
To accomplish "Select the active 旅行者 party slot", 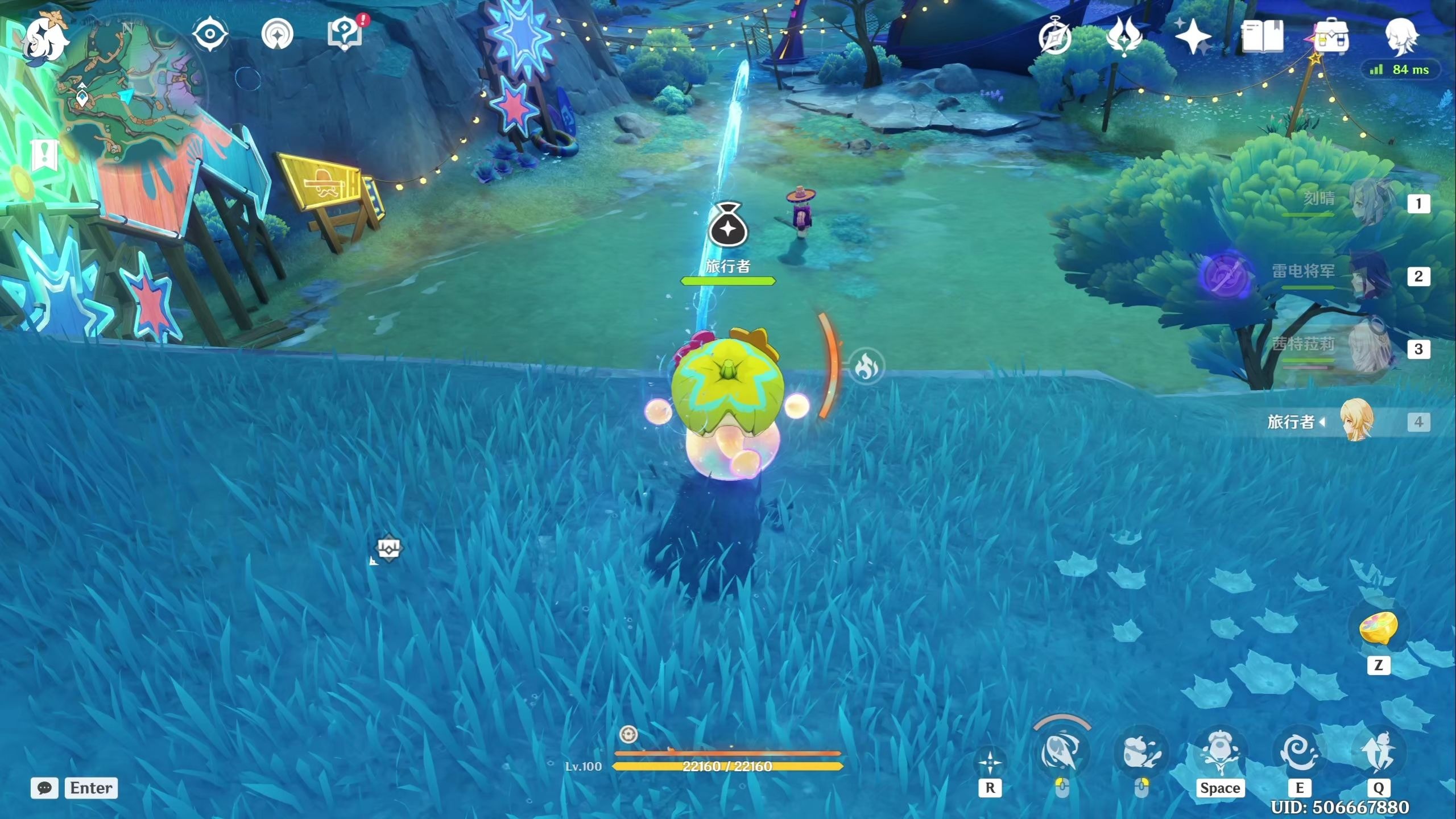I will pos(1356,421).
